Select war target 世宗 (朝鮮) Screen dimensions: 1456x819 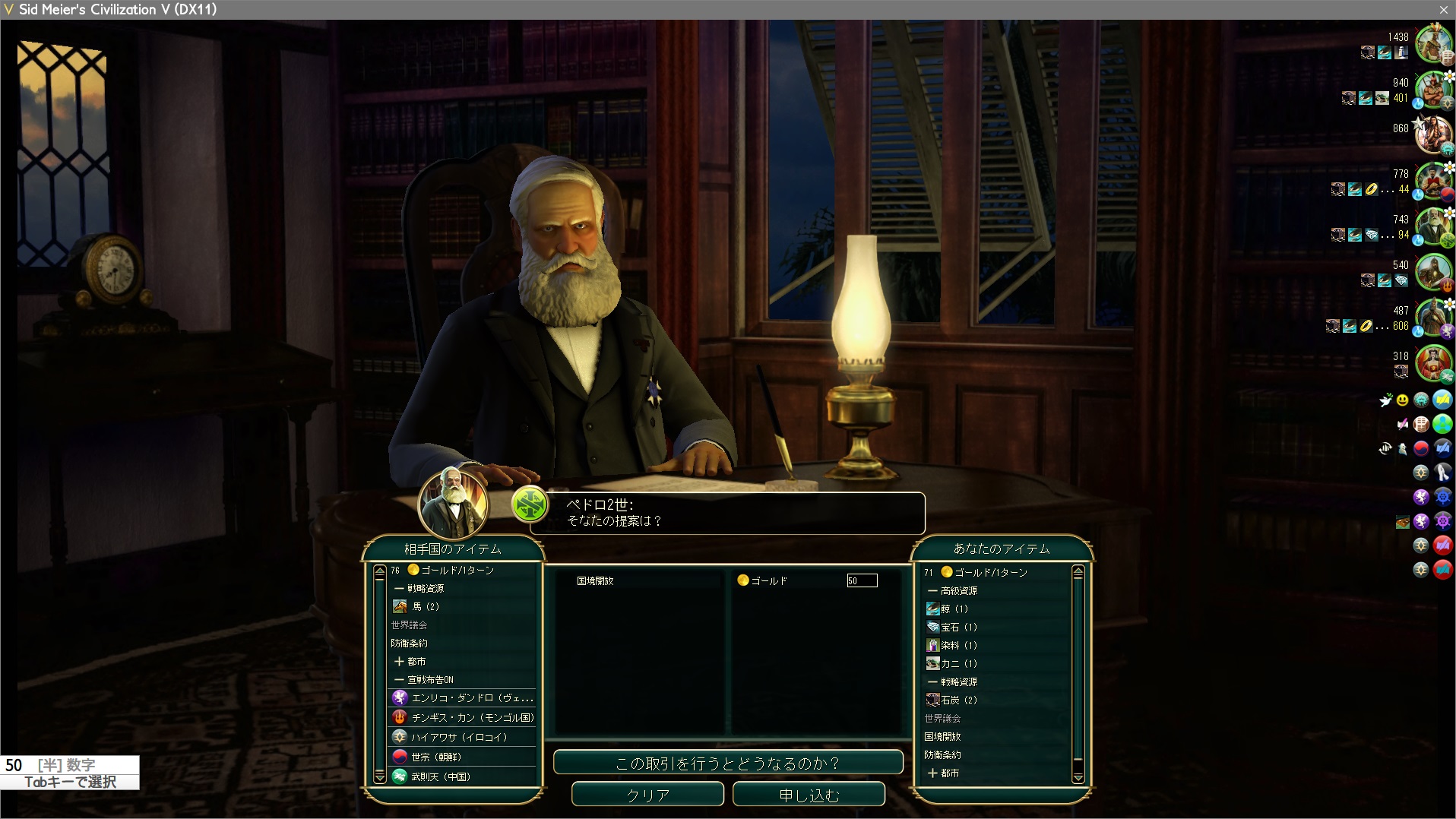[435, 757]
